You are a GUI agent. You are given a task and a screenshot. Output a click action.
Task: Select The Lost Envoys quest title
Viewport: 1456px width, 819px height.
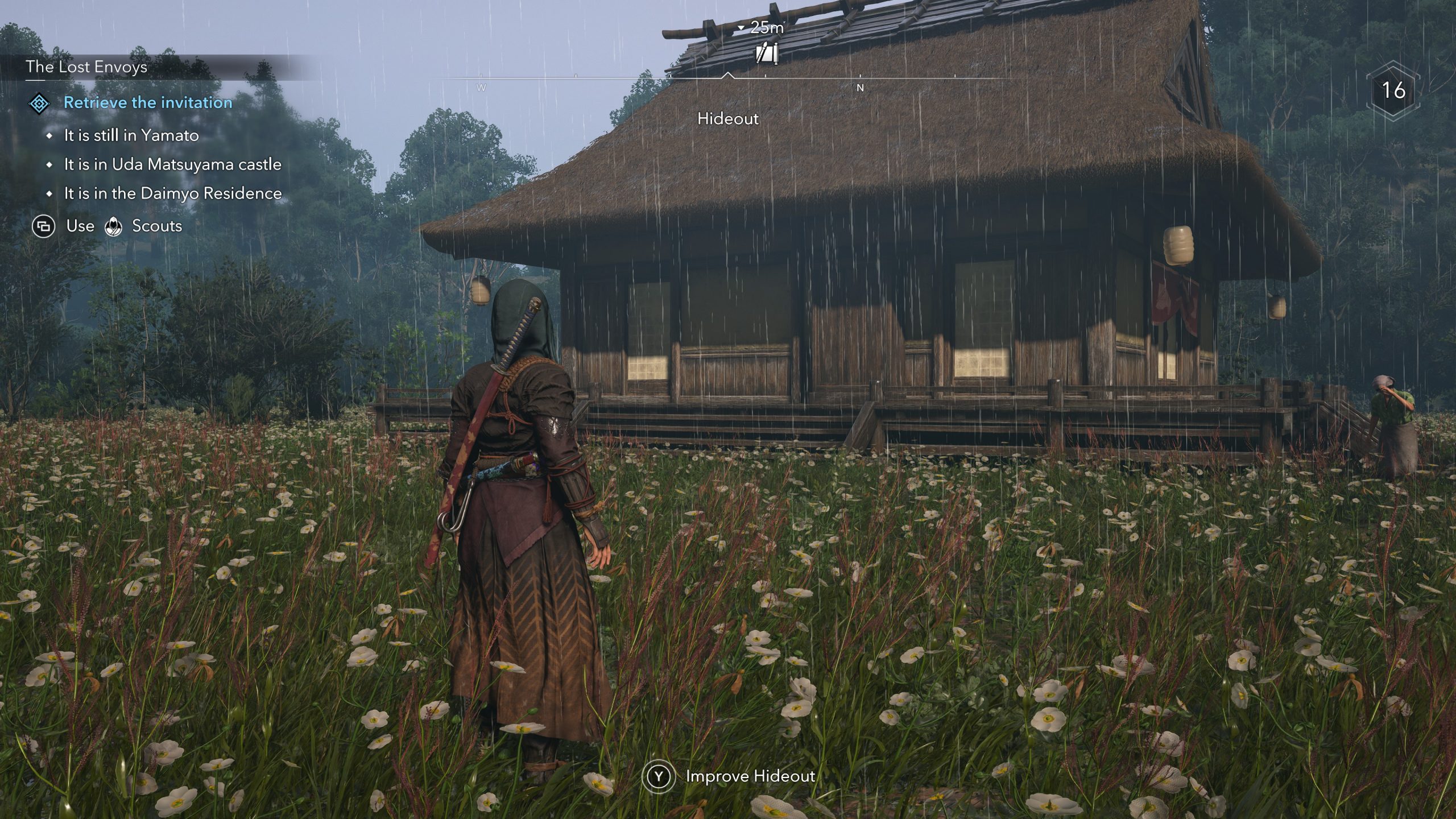[x=86, y=67]
